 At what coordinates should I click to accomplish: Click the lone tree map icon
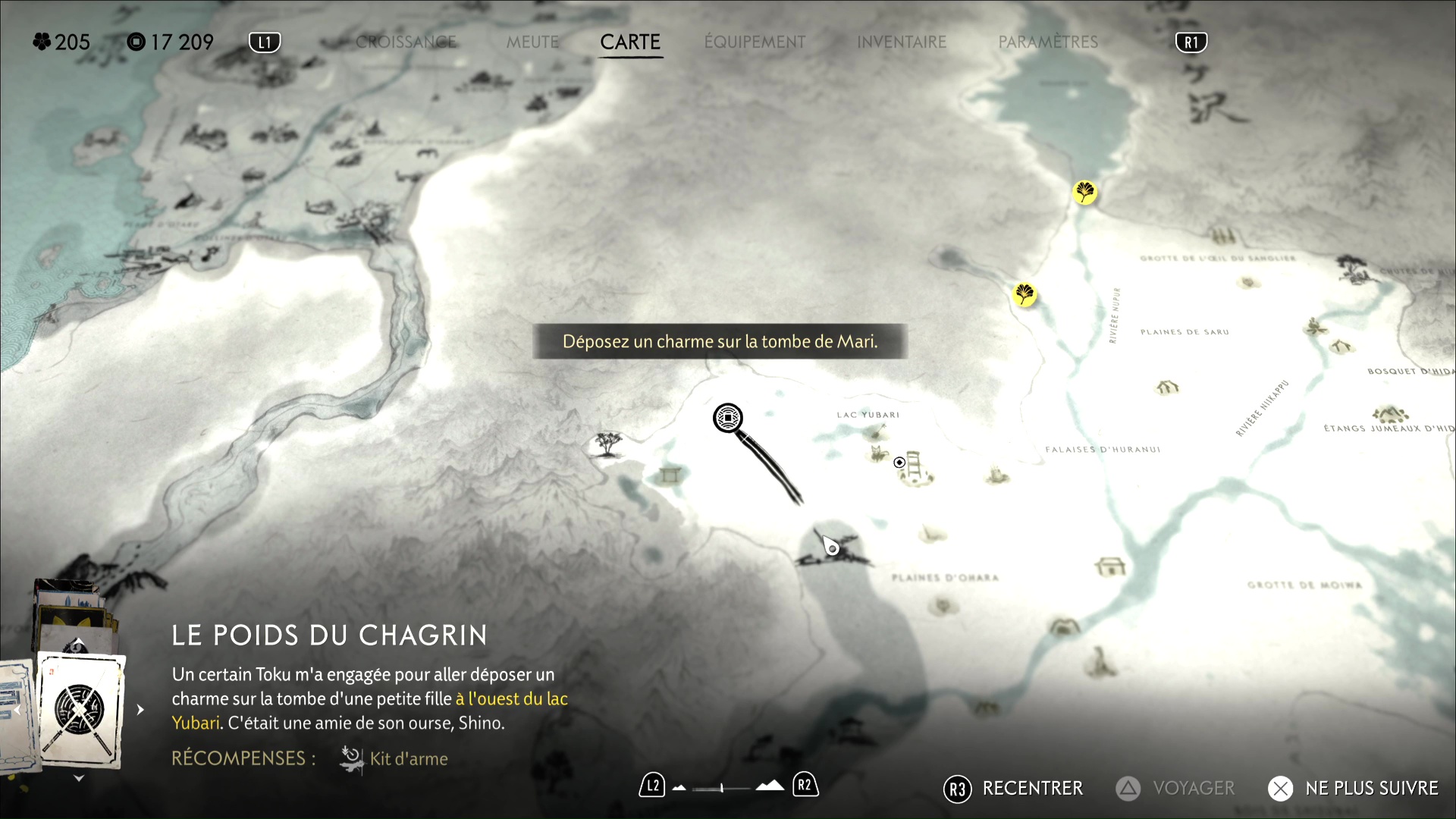(x=607, y=443)
